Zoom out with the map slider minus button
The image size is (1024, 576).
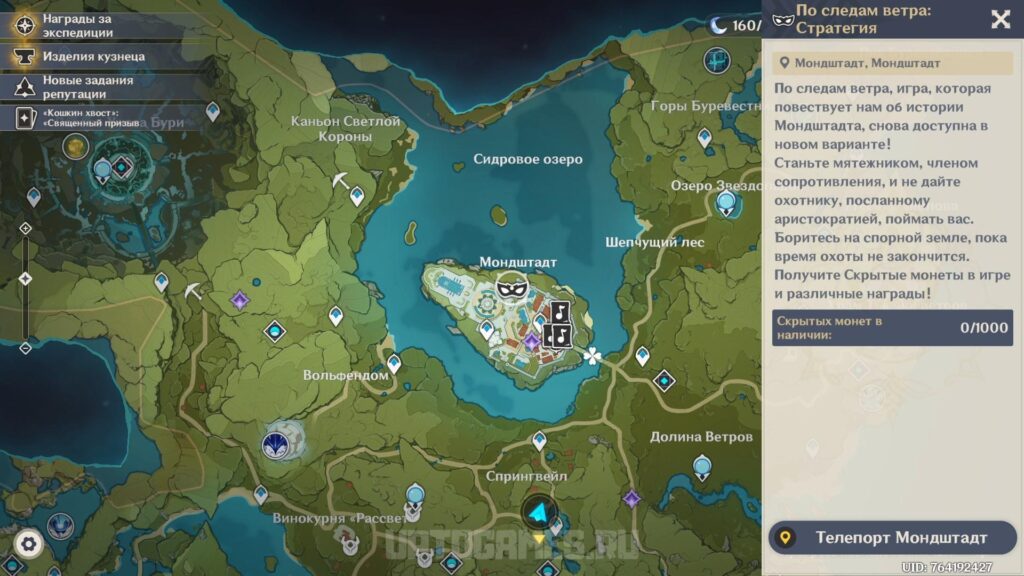[x=26, y=348]
